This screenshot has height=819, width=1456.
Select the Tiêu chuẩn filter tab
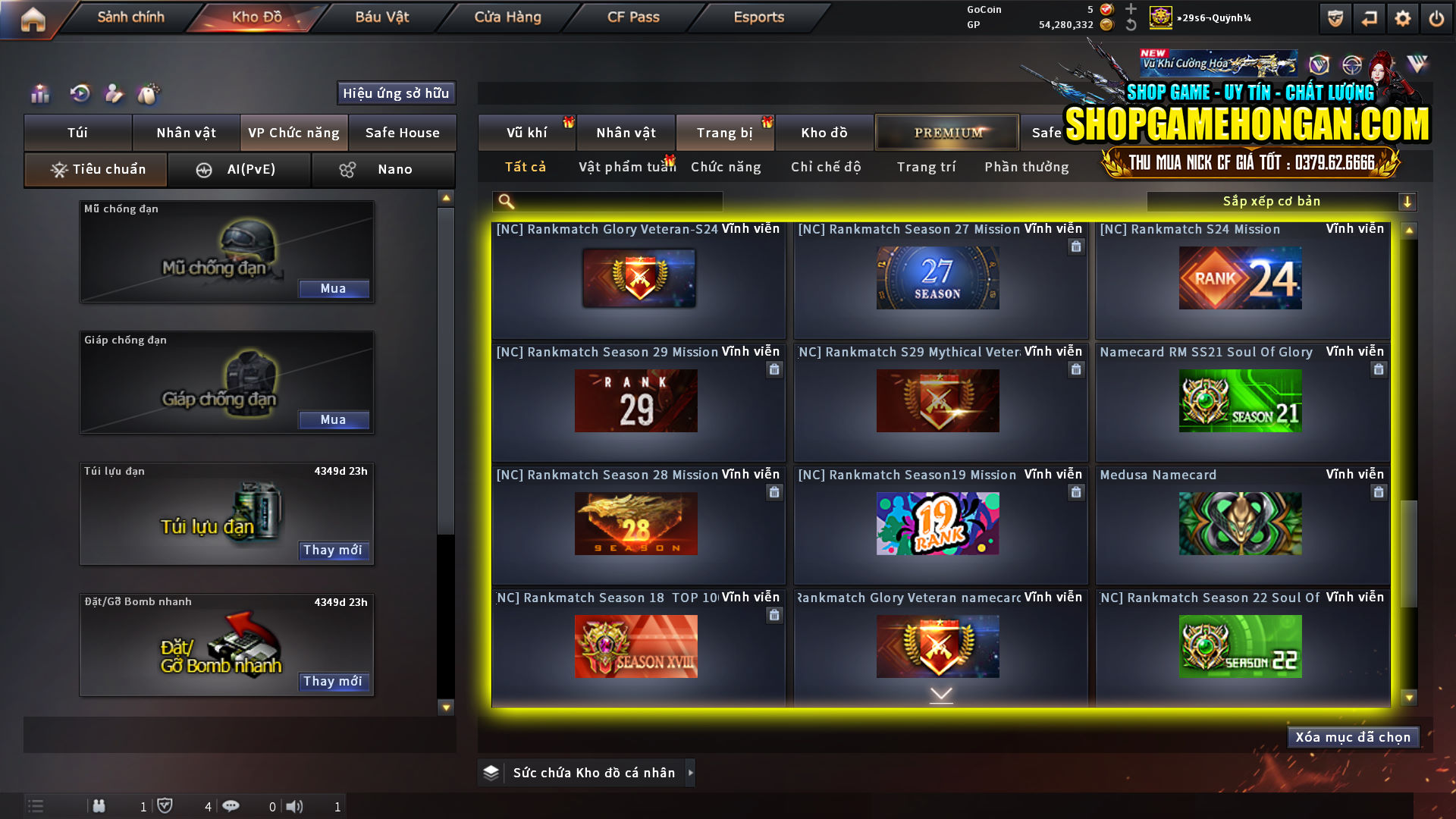click(95, 169)
